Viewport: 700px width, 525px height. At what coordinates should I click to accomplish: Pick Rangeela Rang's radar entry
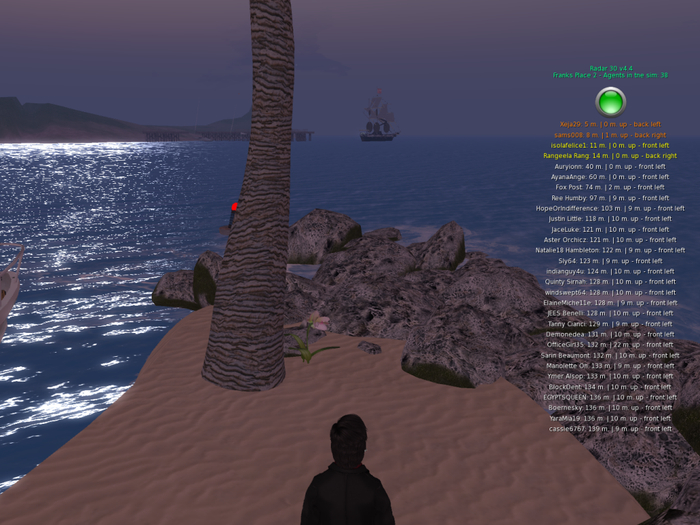click(610, 156)
